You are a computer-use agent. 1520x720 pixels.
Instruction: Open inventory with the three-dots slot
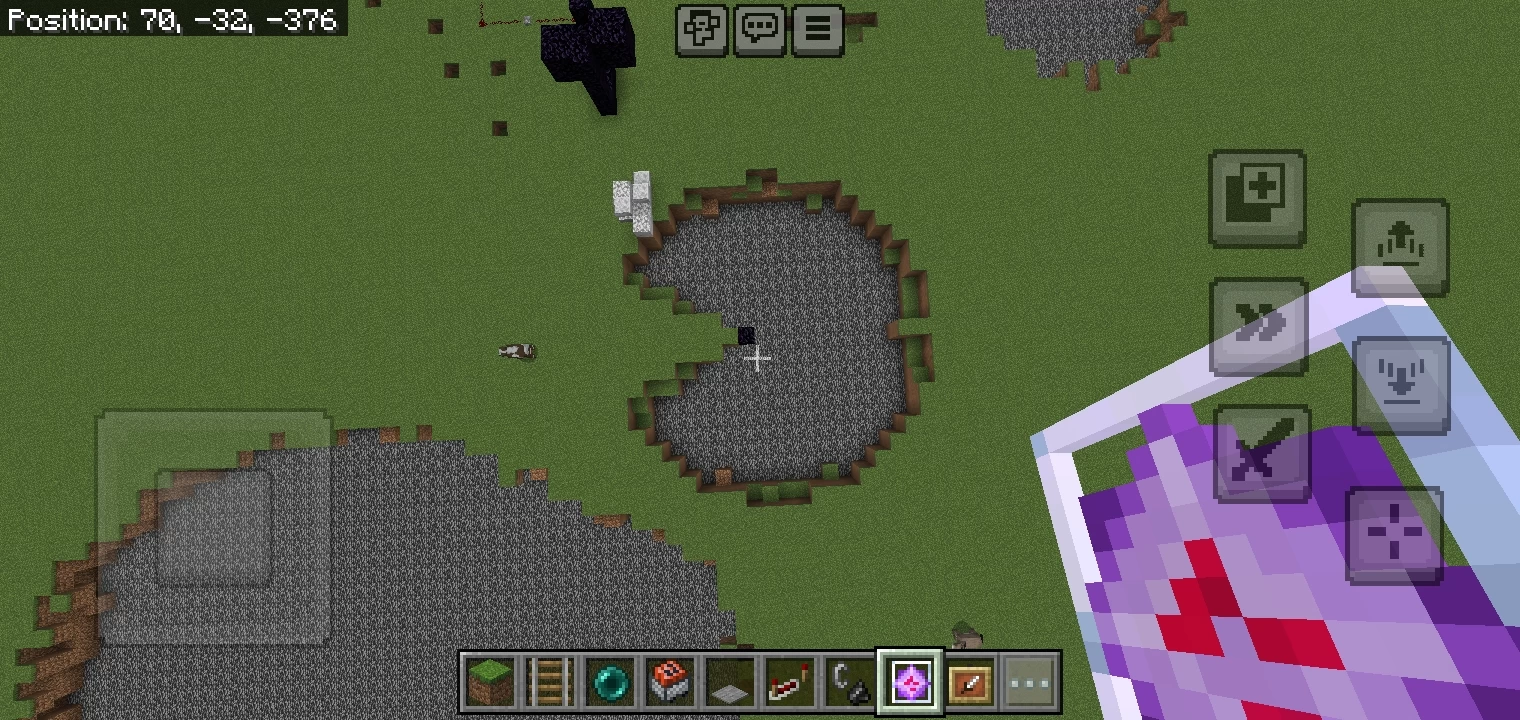coord(1030,683)
